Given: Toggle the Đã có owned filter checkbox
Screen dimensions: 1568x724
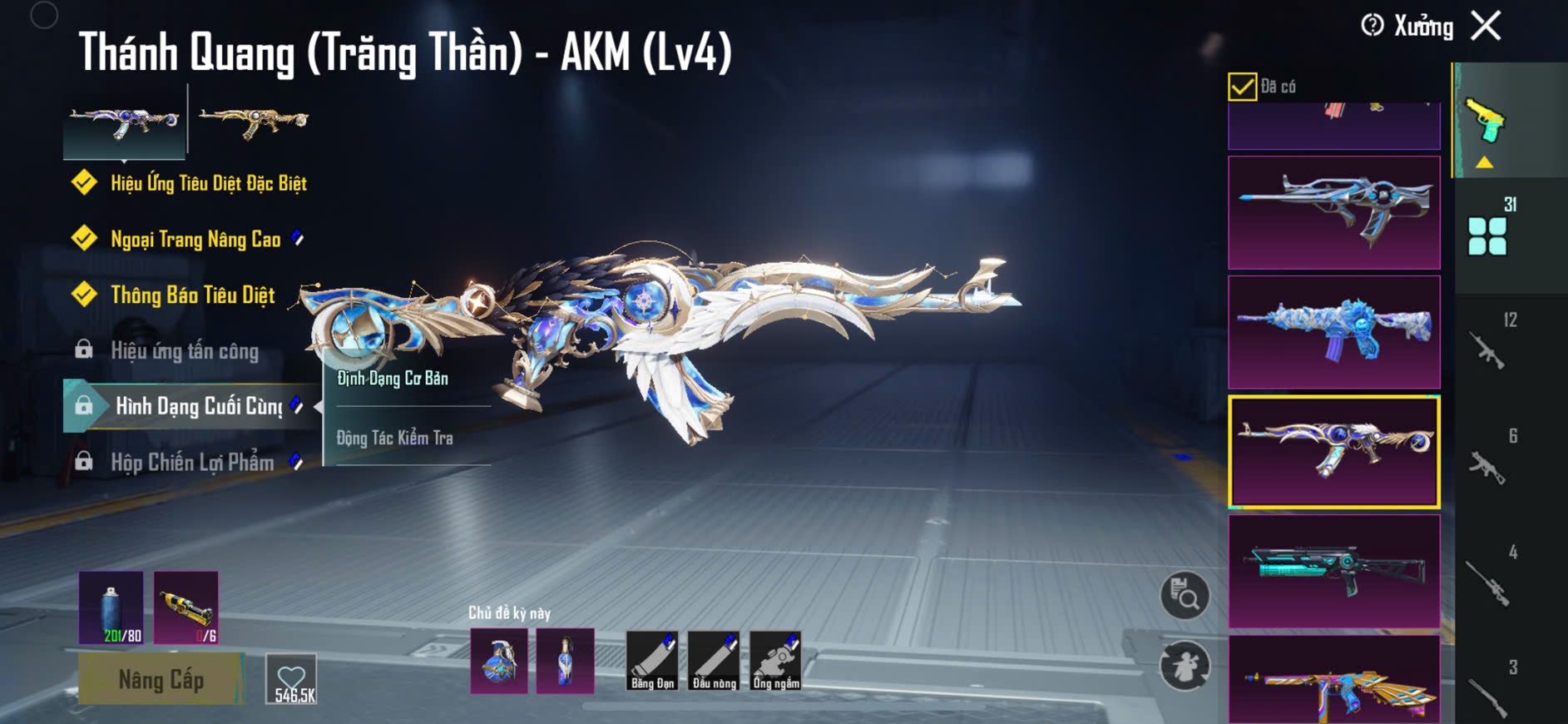Looking at the screenshot, I should pos(1242,87).
